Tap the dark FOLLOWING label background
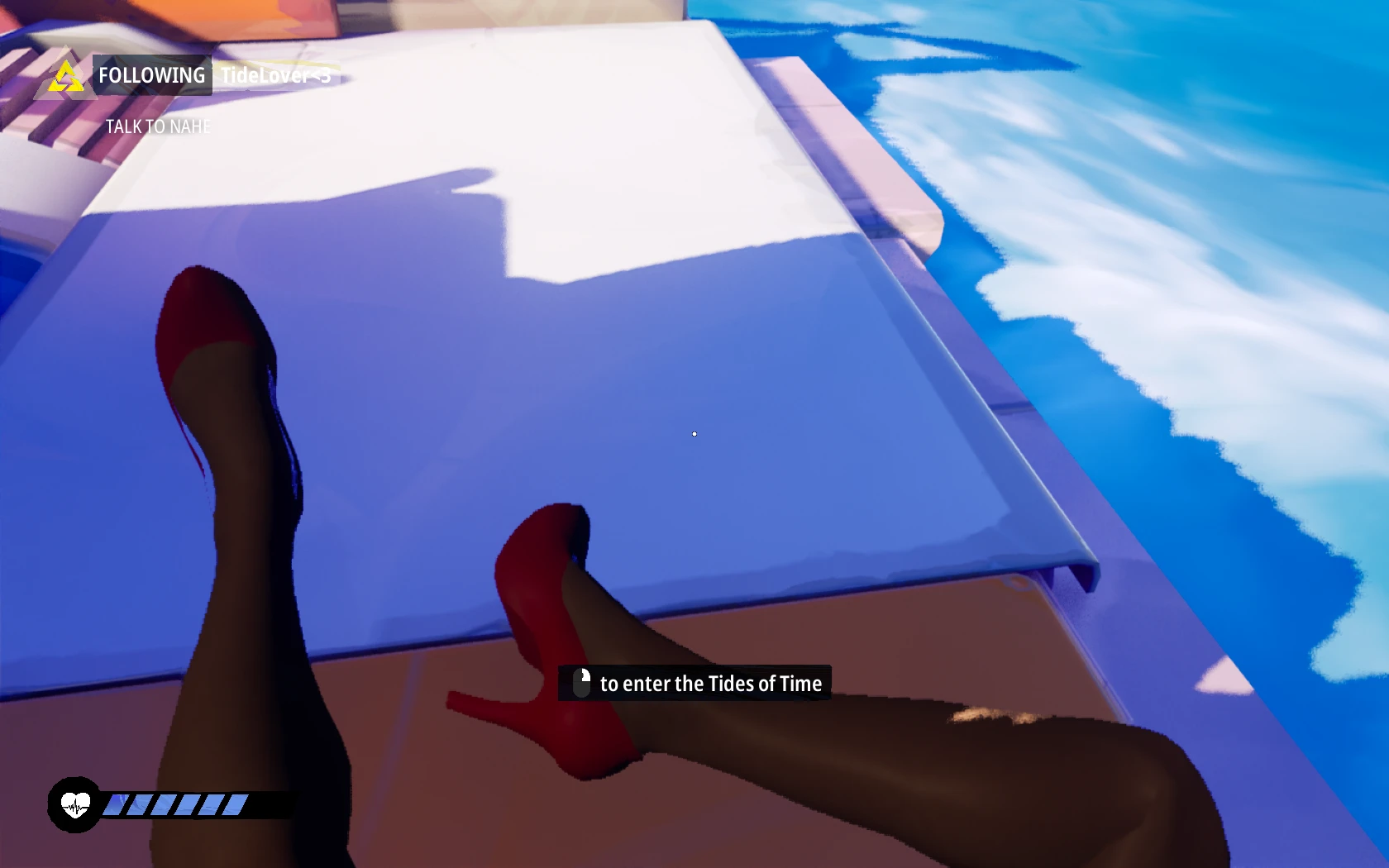 coord(151,75)
